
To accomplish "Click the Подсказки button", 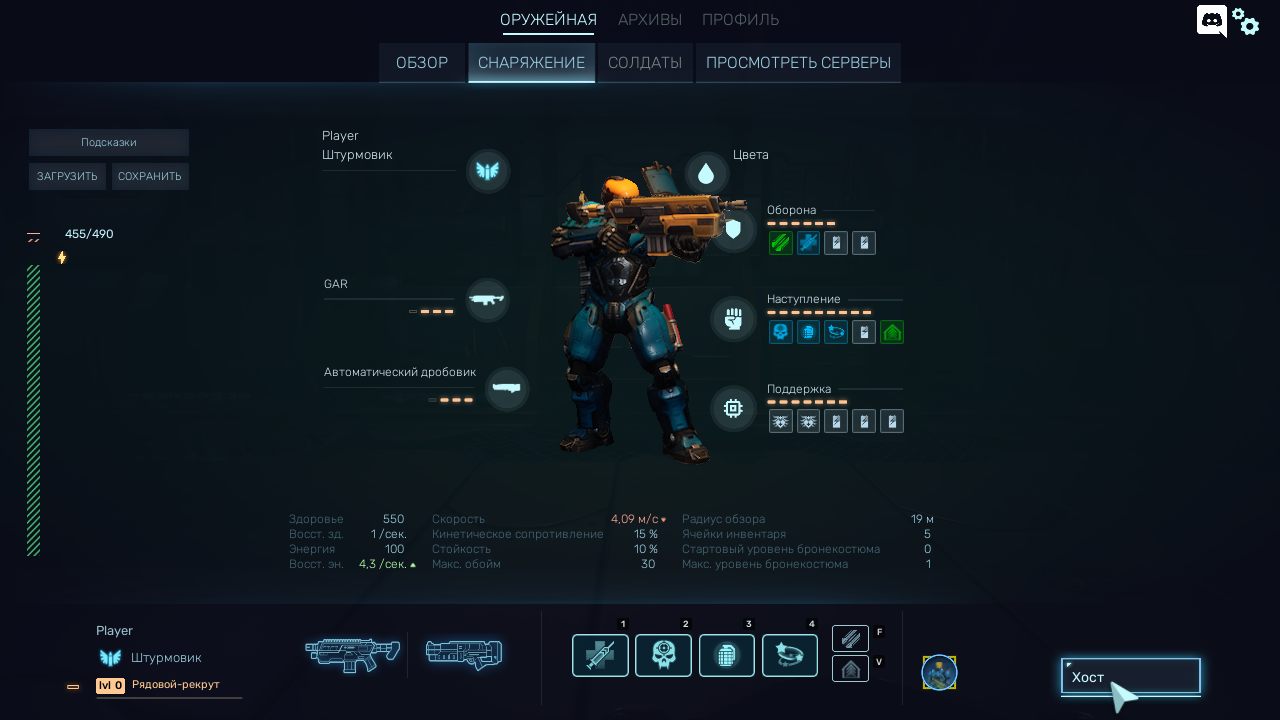I will 108,143.
